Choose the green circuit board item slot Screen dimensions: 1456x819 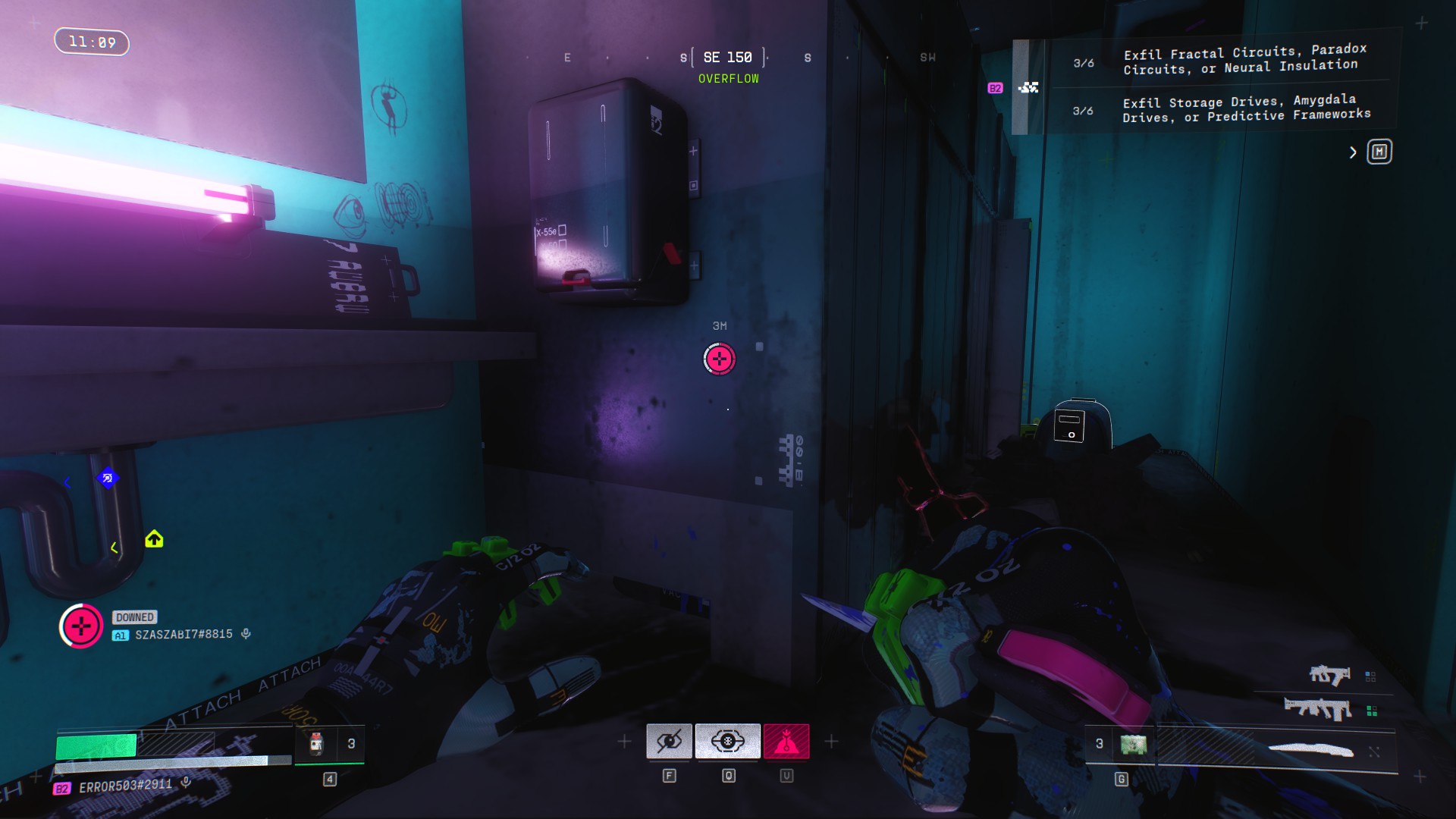(1133, 744)
